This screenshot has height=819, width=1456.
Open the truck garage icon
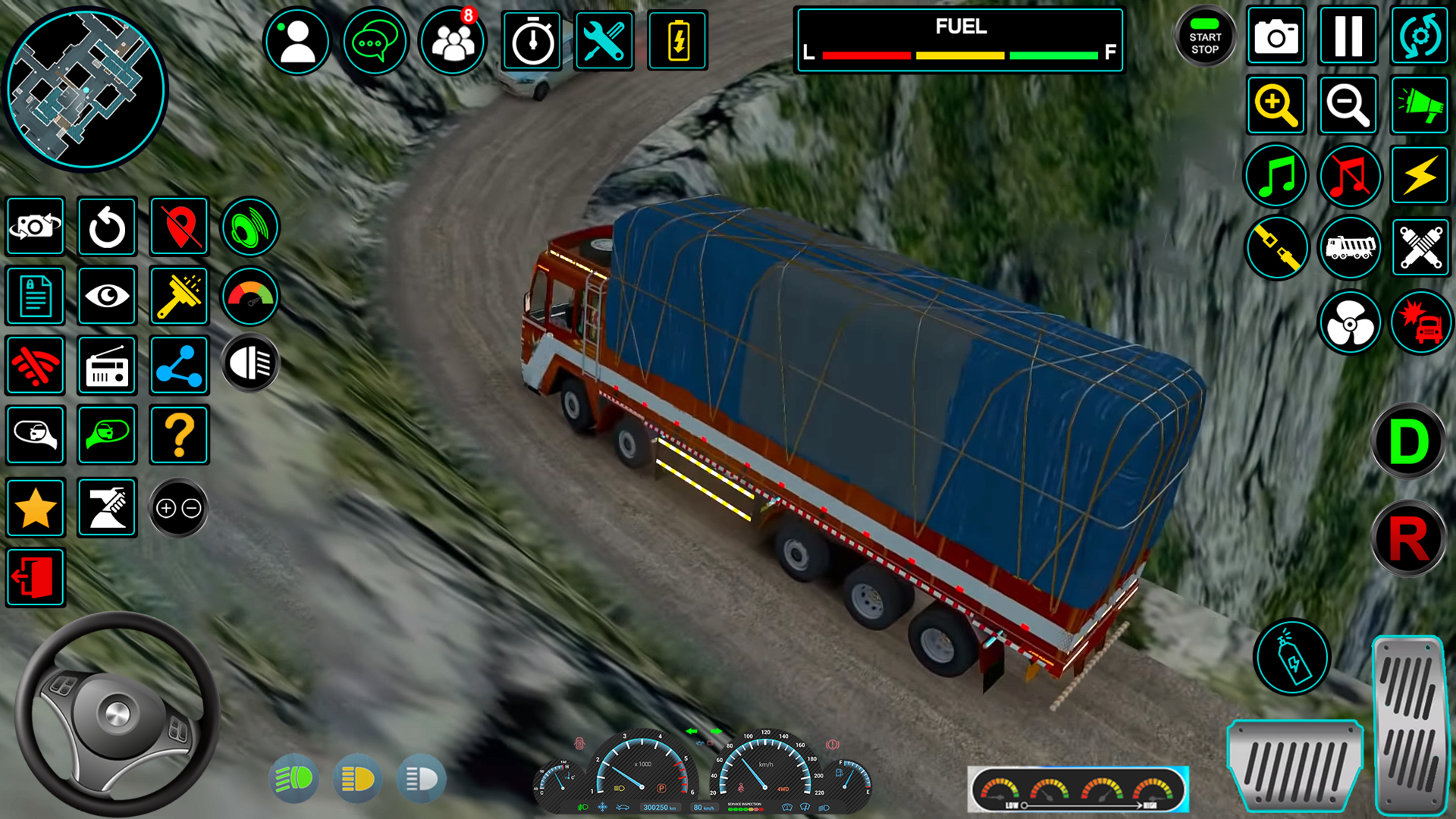tap(1350, 246)
